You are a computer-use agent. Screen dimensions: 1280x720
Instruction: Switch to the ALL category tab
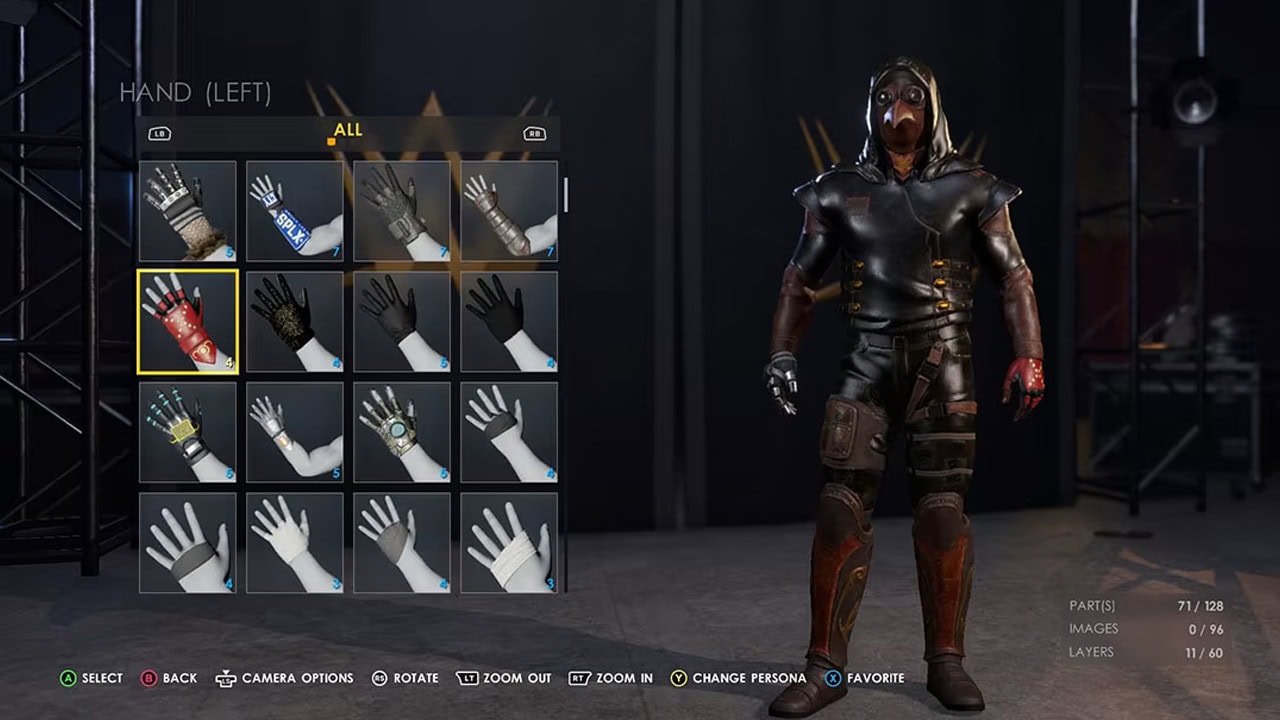click(348, 130)
